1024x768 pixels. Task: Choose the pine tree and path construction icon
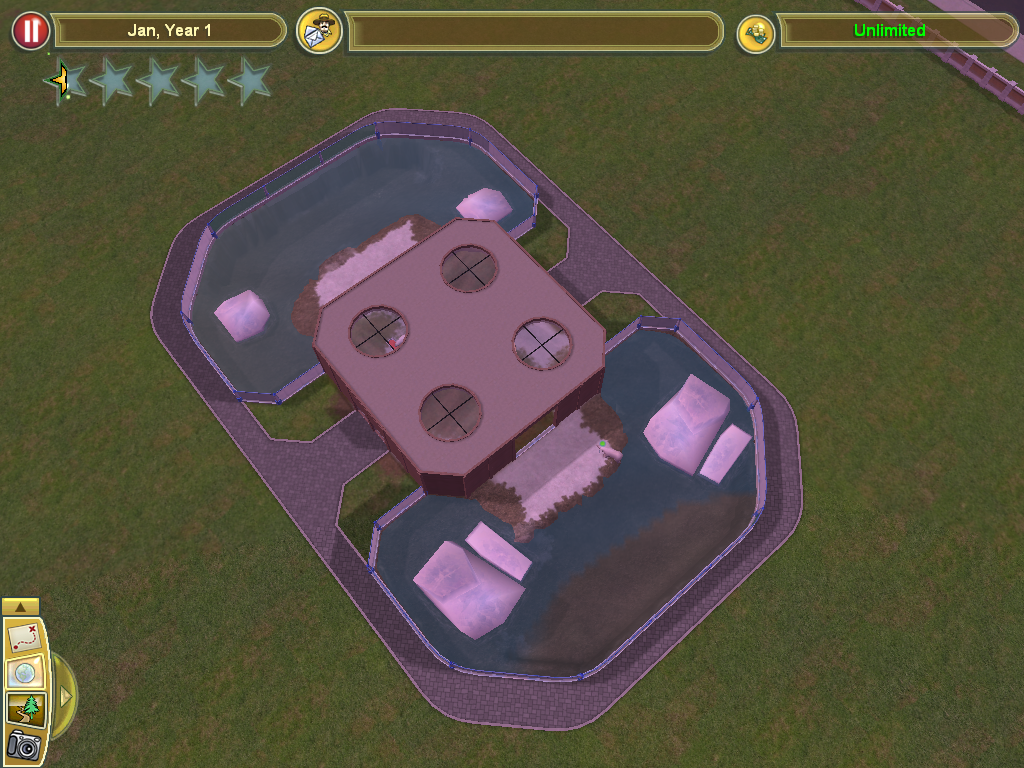[22, 710]
